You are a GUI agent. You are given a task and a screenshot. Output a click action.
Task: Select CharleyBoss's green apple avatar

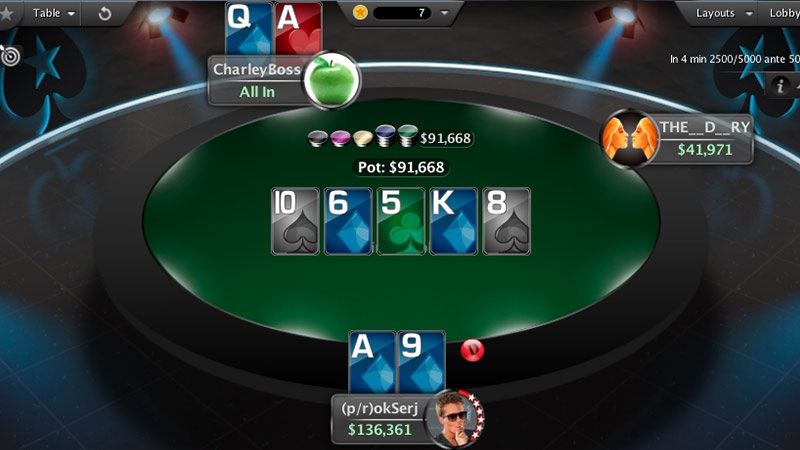pos(331,80)
